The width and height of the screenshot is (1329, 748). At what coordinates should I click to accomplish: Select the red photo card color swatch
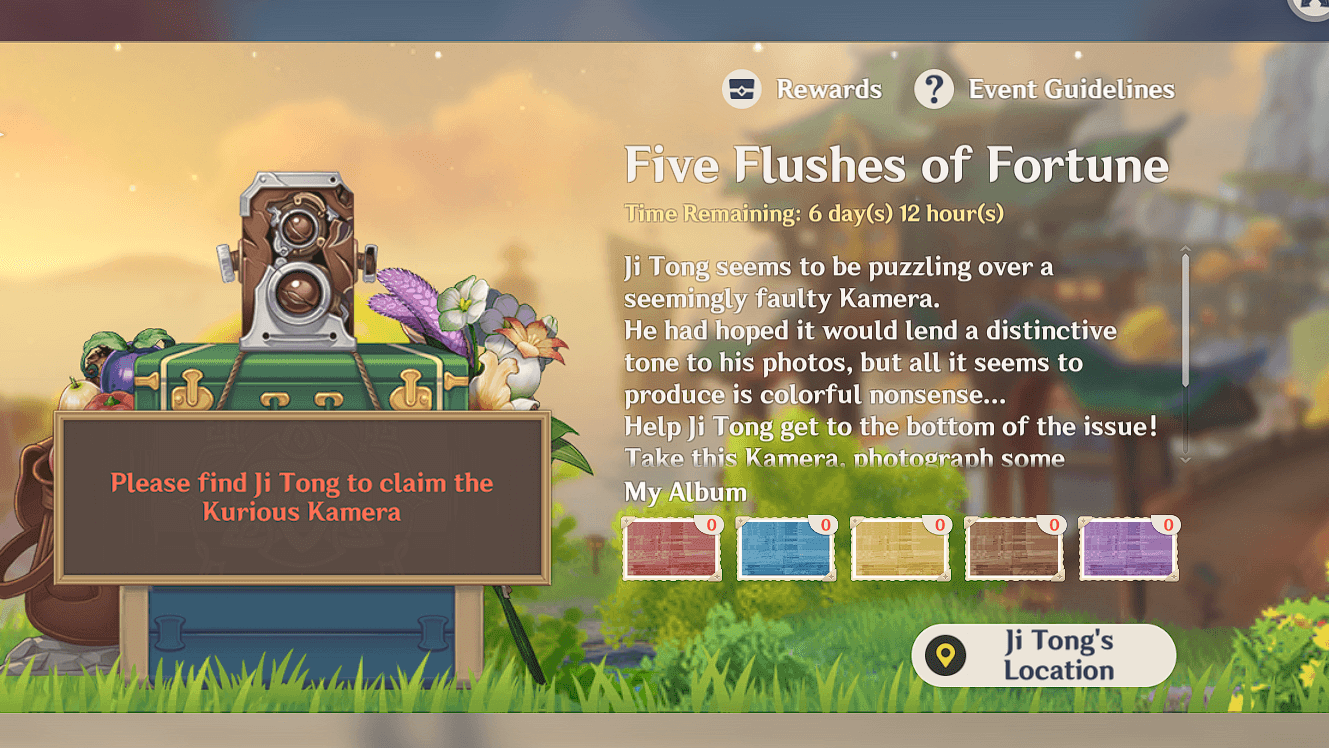pos(671,550)
